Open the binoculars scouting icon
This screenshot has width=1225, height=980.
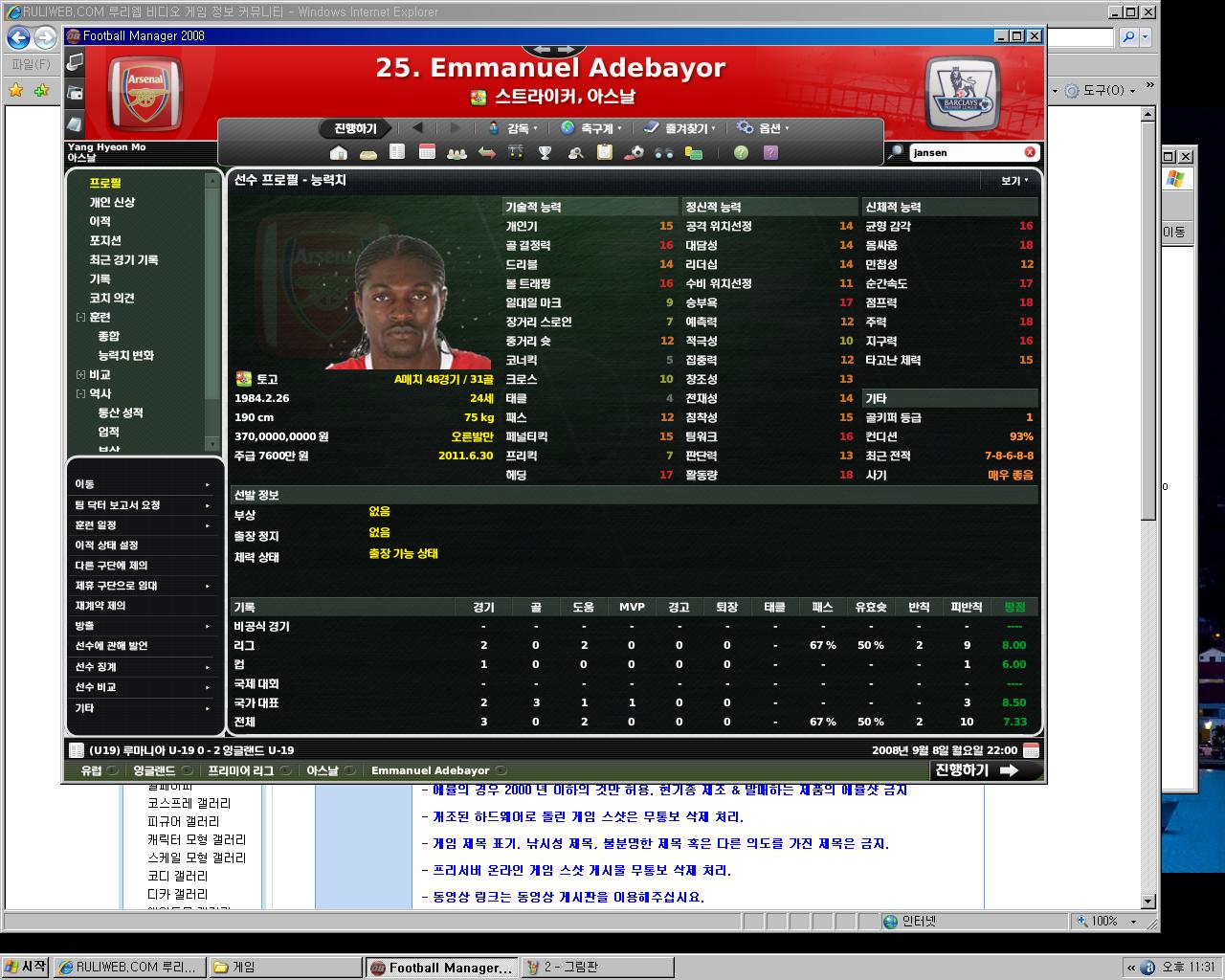666,153
